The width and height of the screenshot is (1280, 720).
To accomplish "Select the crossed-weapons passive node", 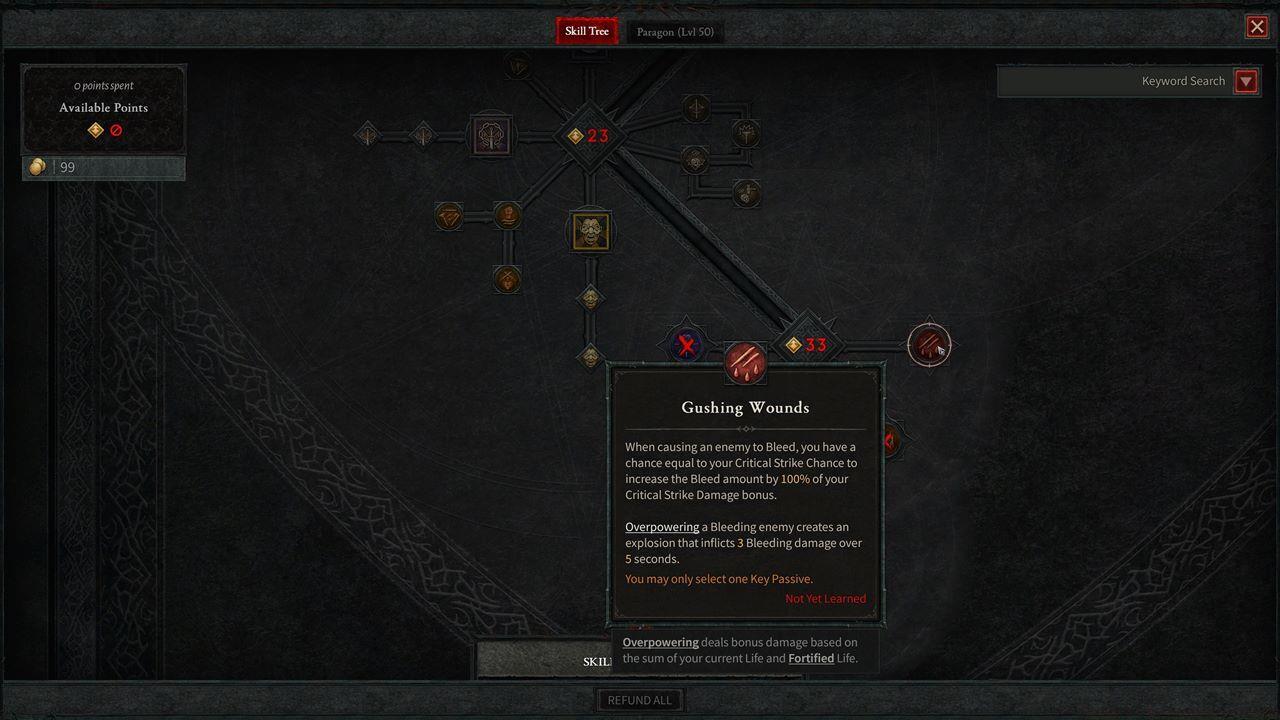I will 506,280.
